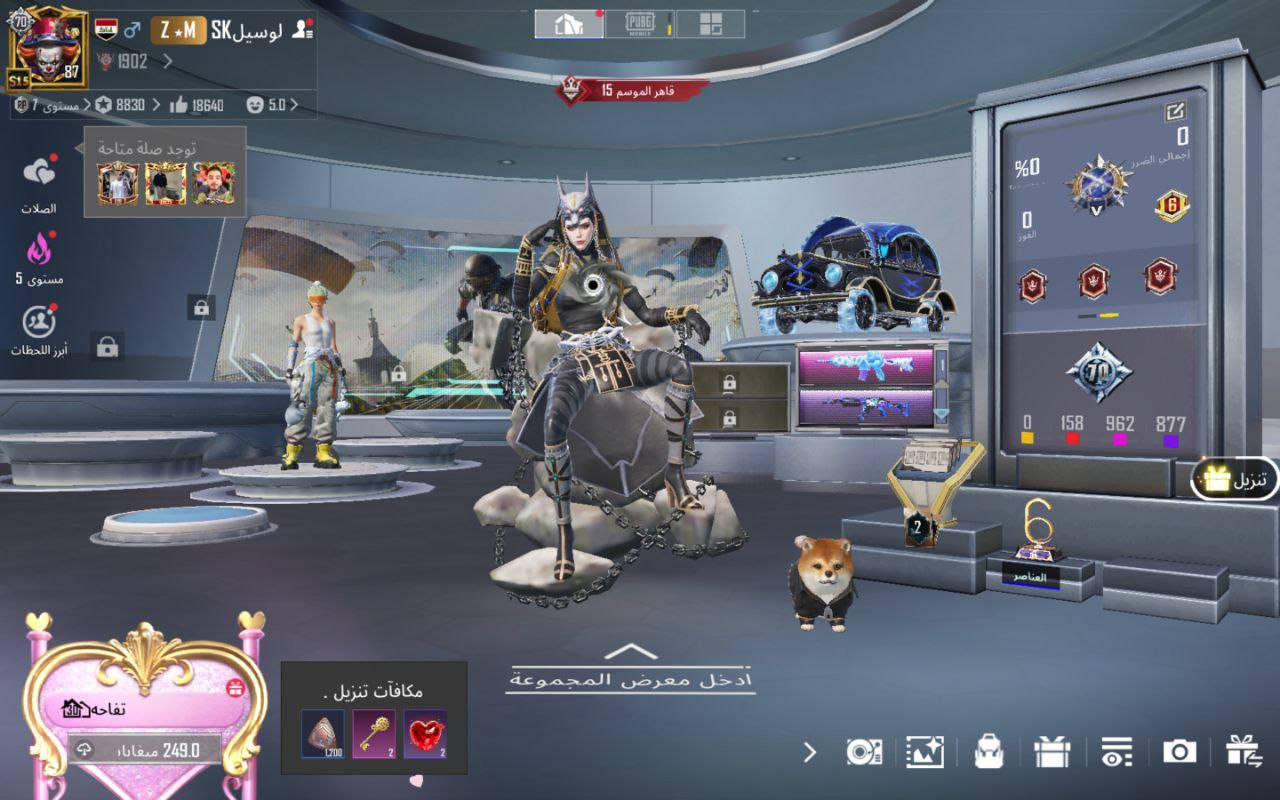Open the picture with sparkle icon
This screenshot has width=1280, height=800.
925,752
